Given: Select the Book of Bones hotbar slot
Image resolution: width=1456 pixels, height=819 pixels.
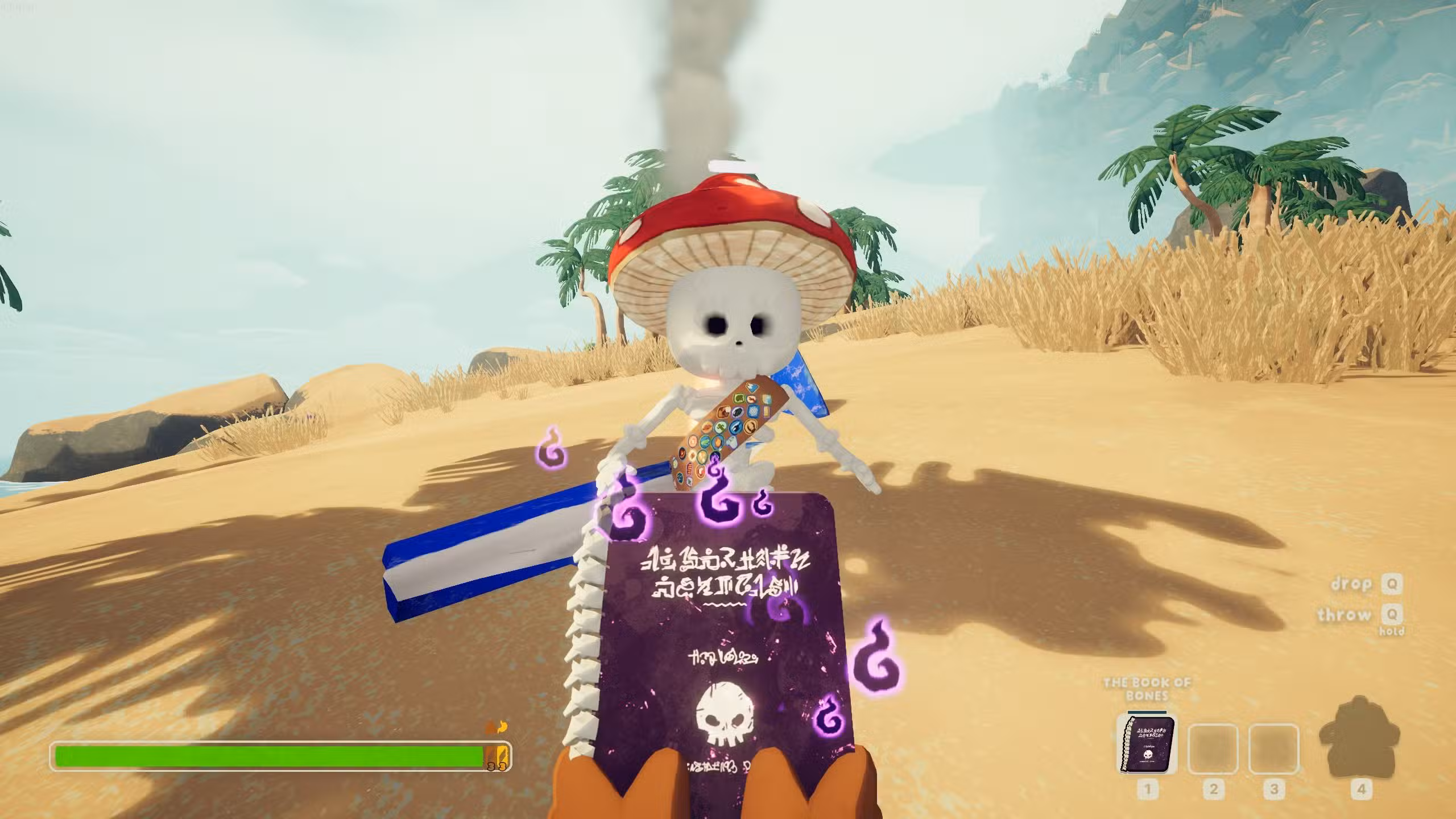Looking at the screenshot, I should coord(1147,743).
